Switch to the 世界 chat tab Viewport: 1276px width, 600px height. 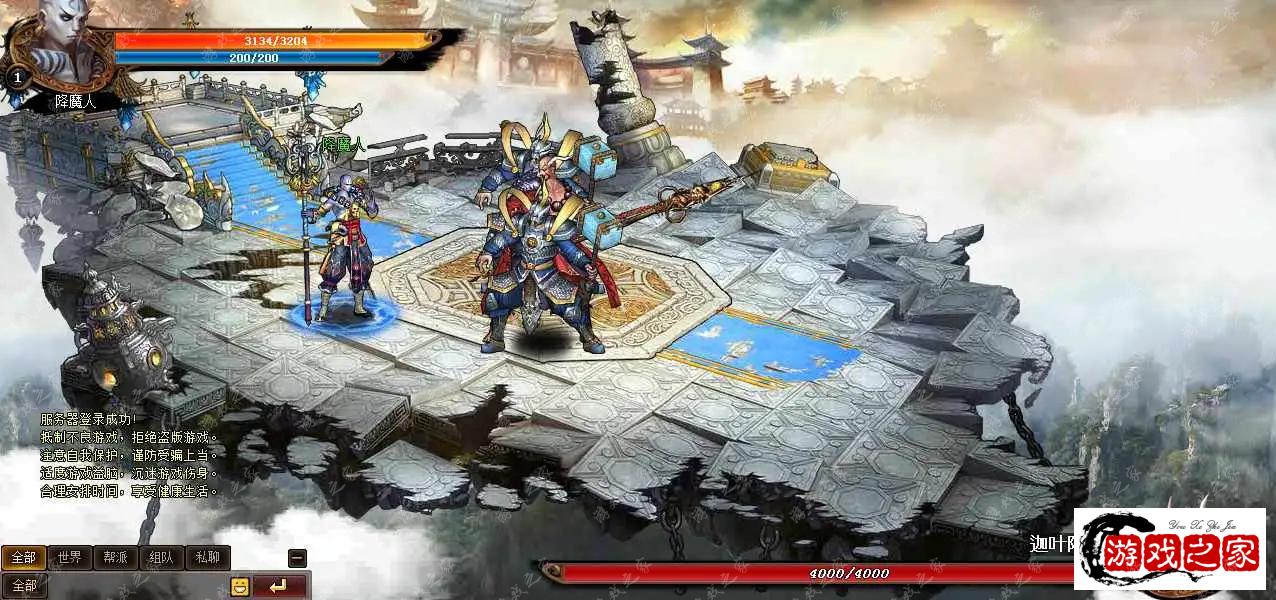coord(69,557)
